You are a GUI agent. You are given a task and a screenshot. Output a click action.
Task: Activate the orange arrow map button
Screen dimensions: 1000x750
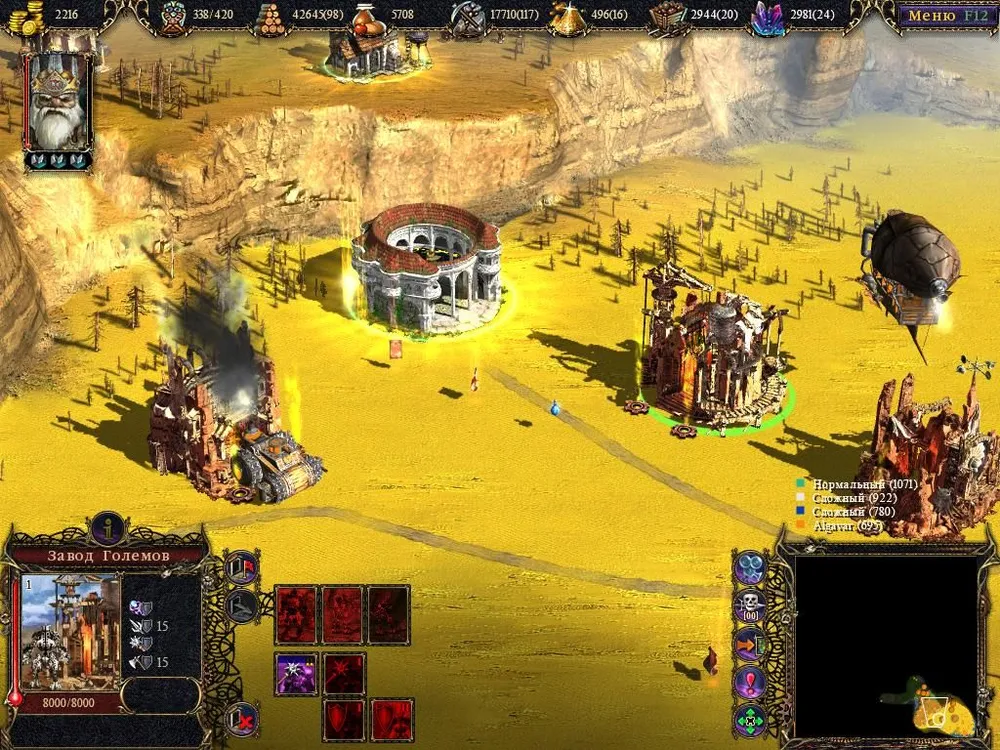pos(750,643)
